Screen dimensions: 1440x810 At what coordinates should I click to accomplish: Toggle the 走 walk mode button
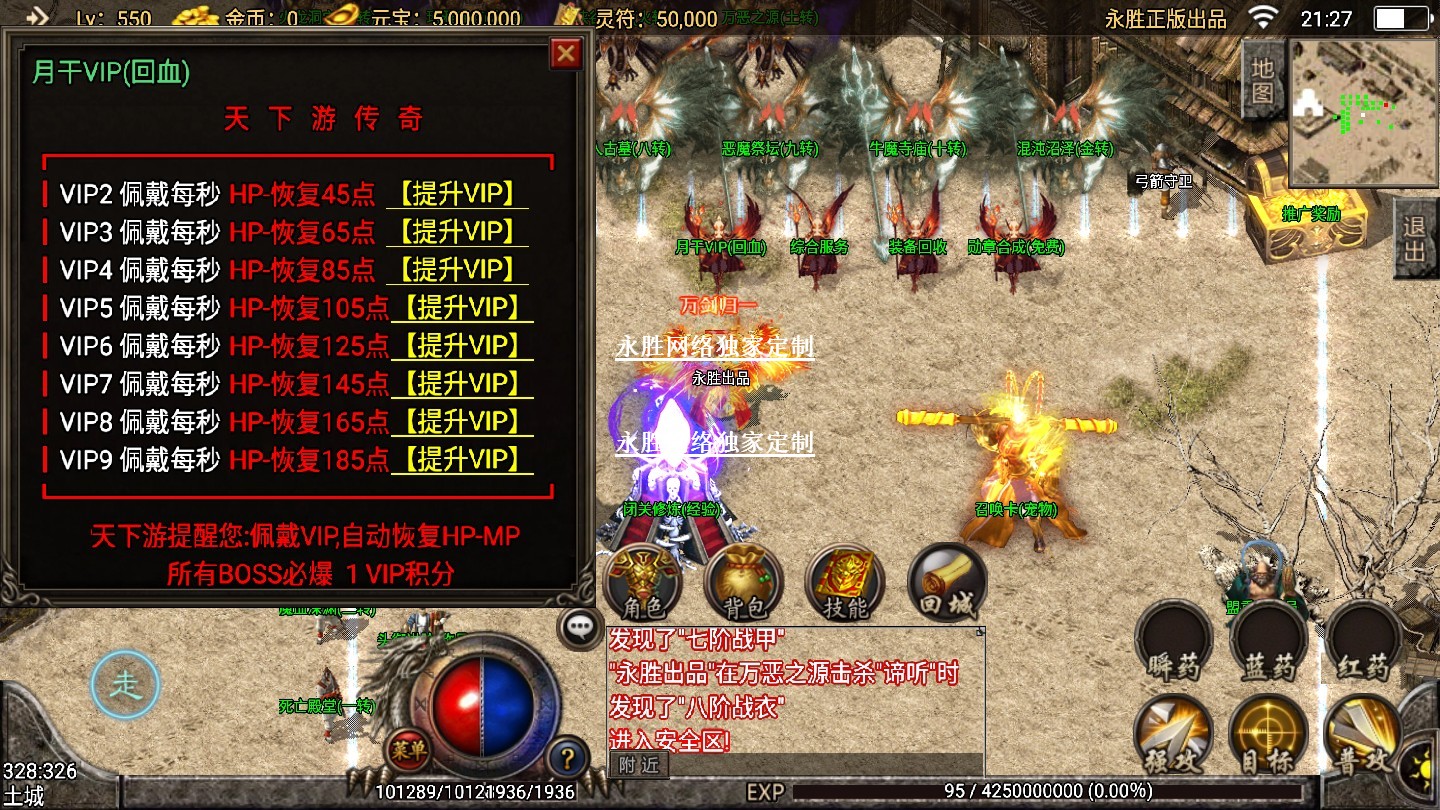point(125,686)
